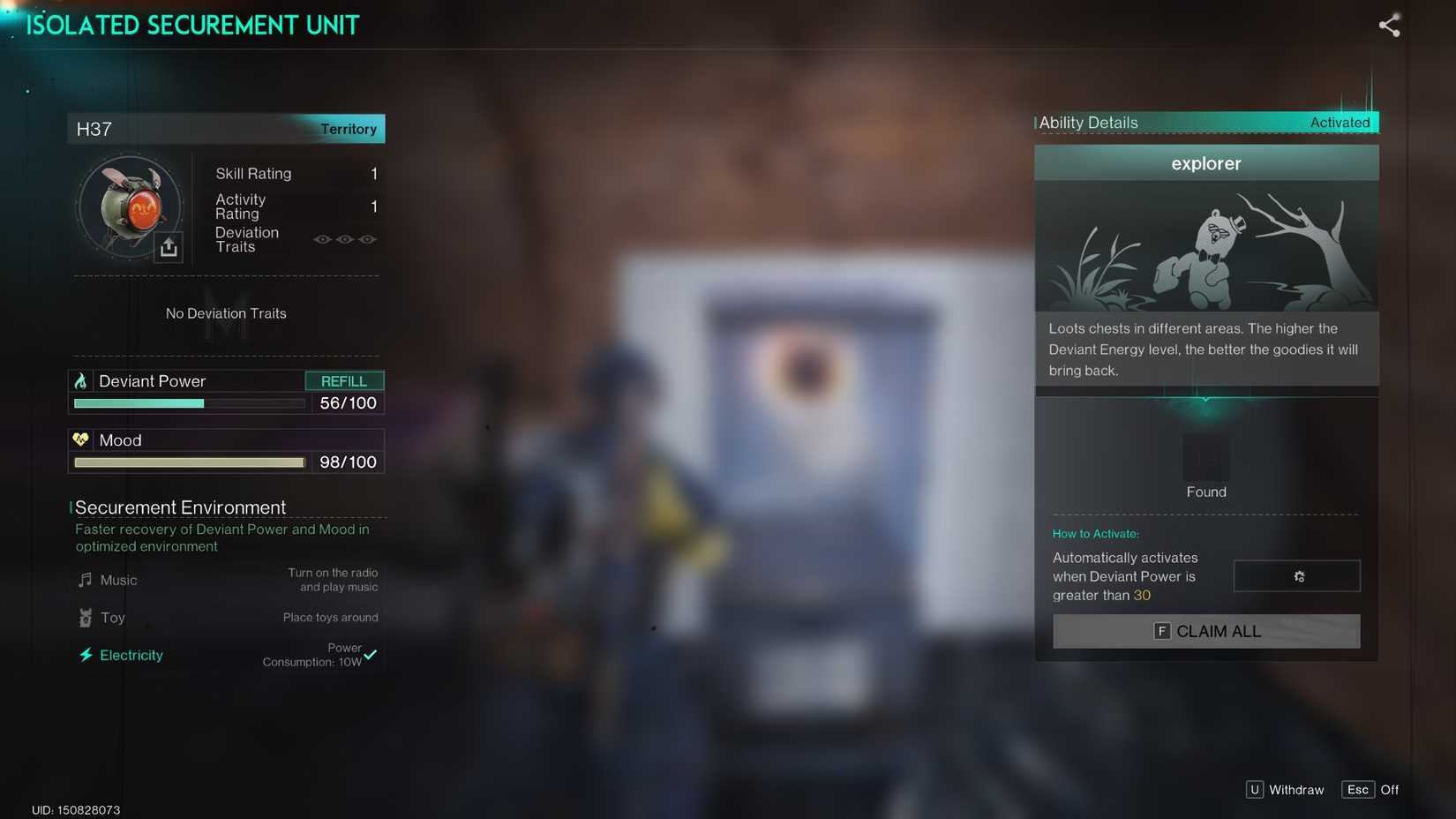Select the explorer ability header

(1205, 163)
